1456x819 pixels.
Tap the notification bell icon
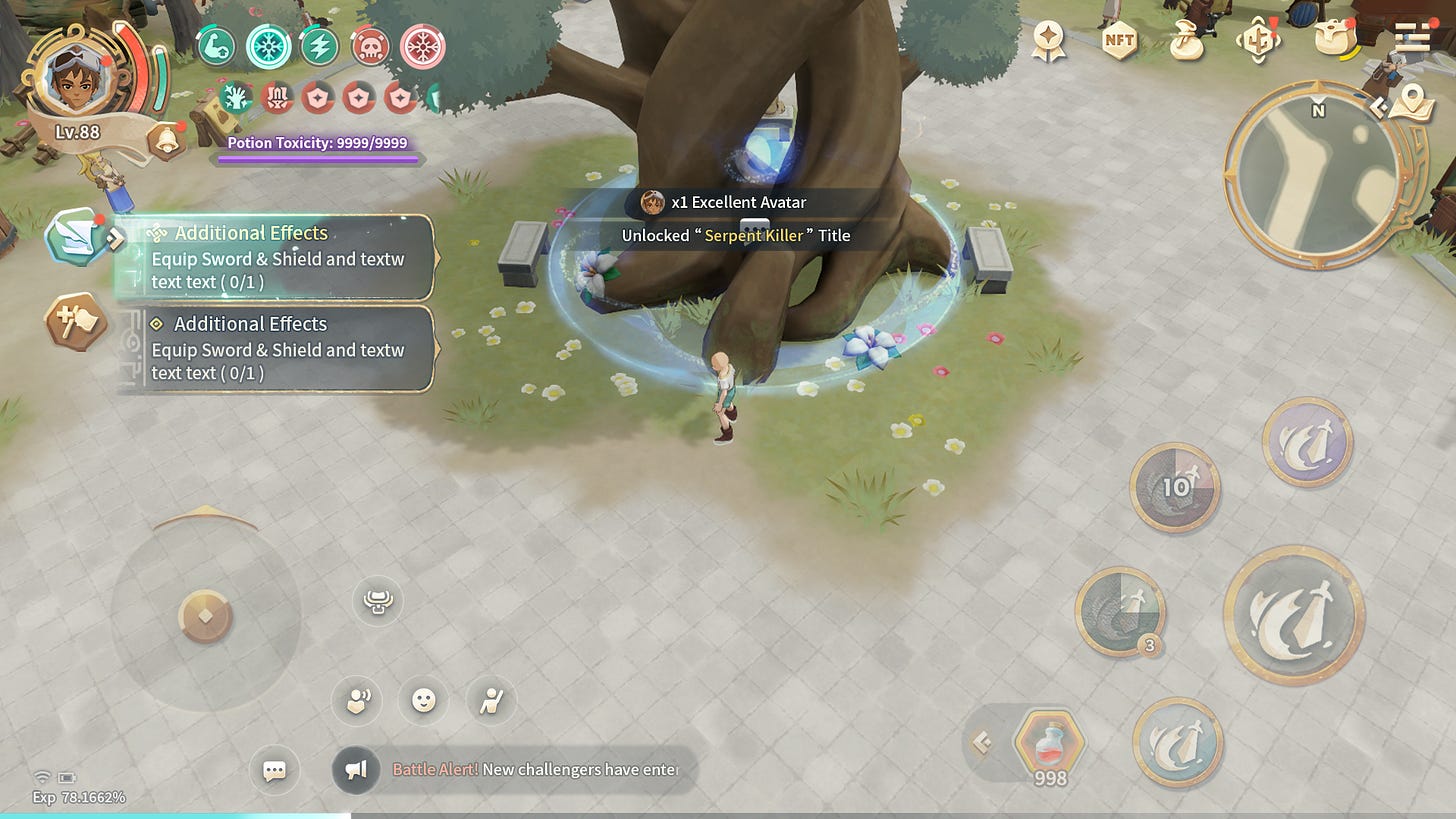click(x=164, y=141)
